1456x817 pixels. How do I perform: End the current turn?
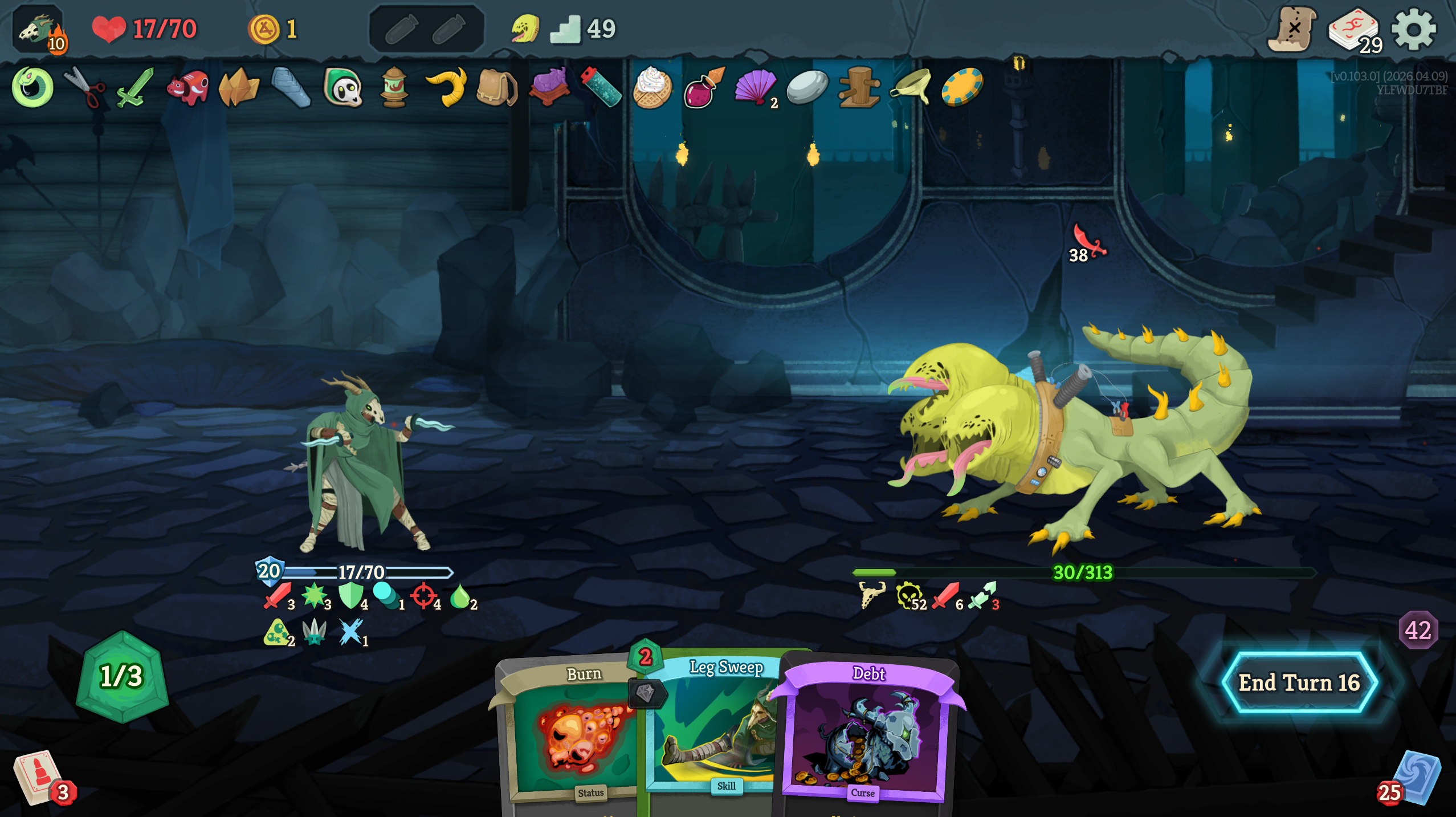click(1299, 682)
